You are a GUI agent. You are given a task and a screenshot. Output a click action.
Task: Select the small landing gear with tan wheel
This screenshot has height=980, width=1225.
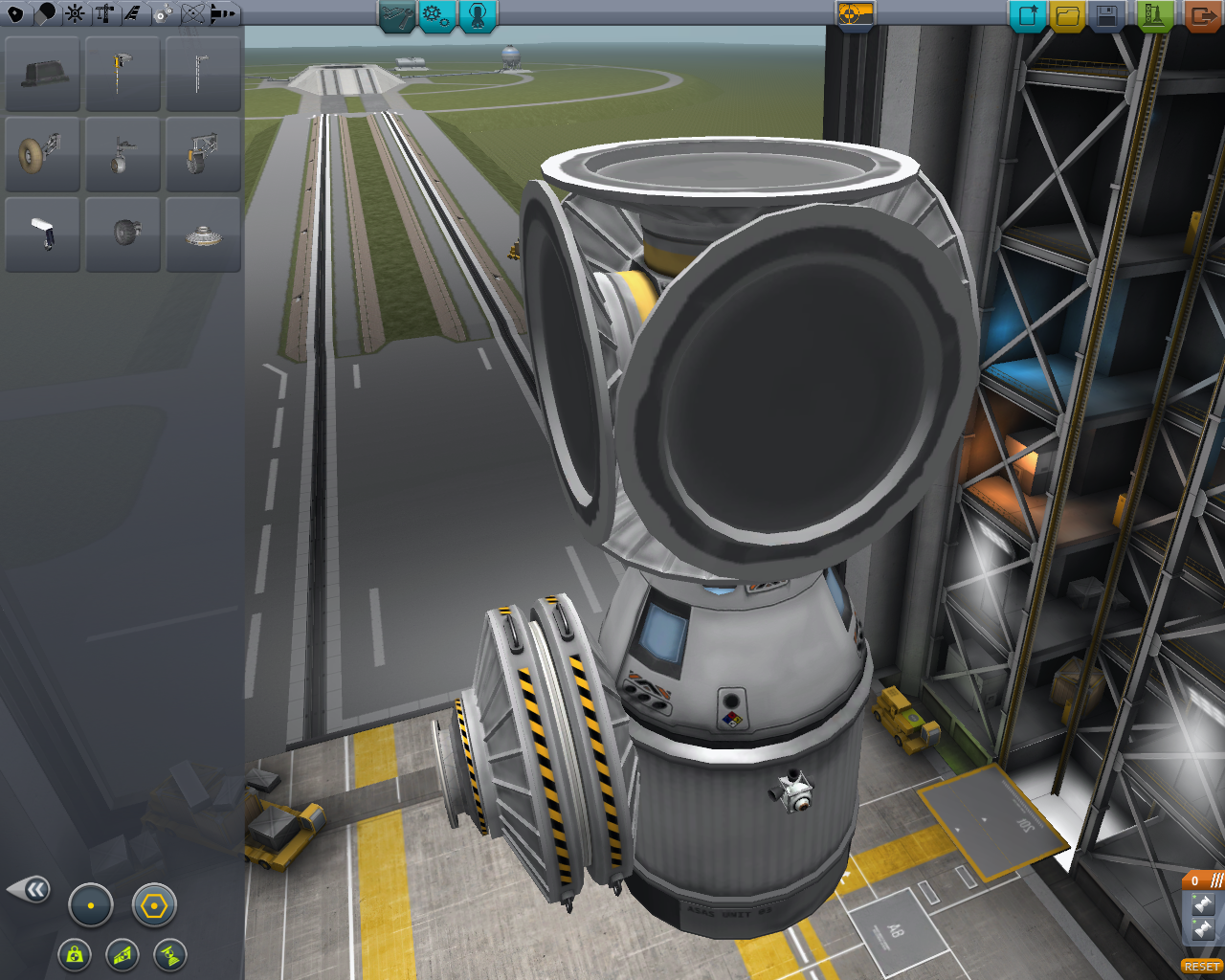[43, 154]
